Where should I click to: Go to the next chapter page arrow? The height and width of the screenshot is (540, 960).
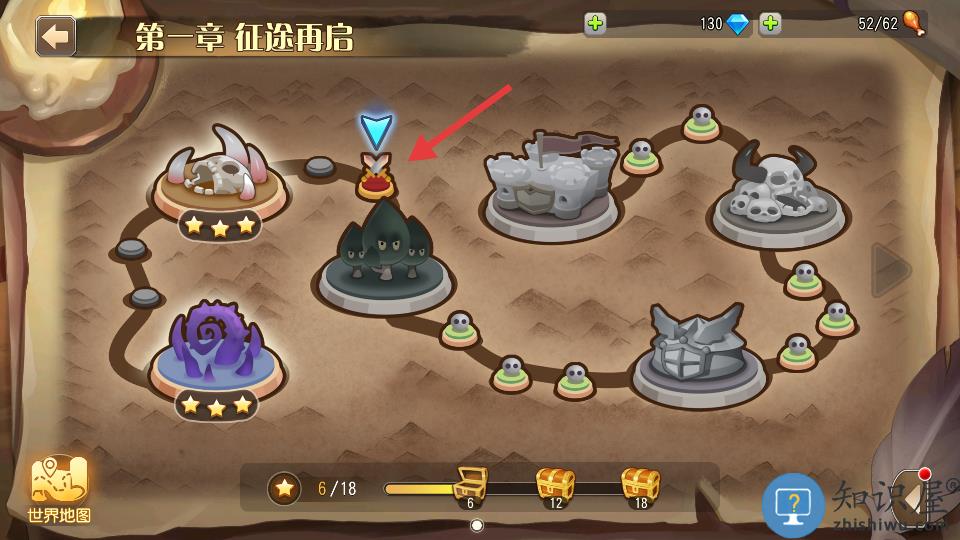889,269
